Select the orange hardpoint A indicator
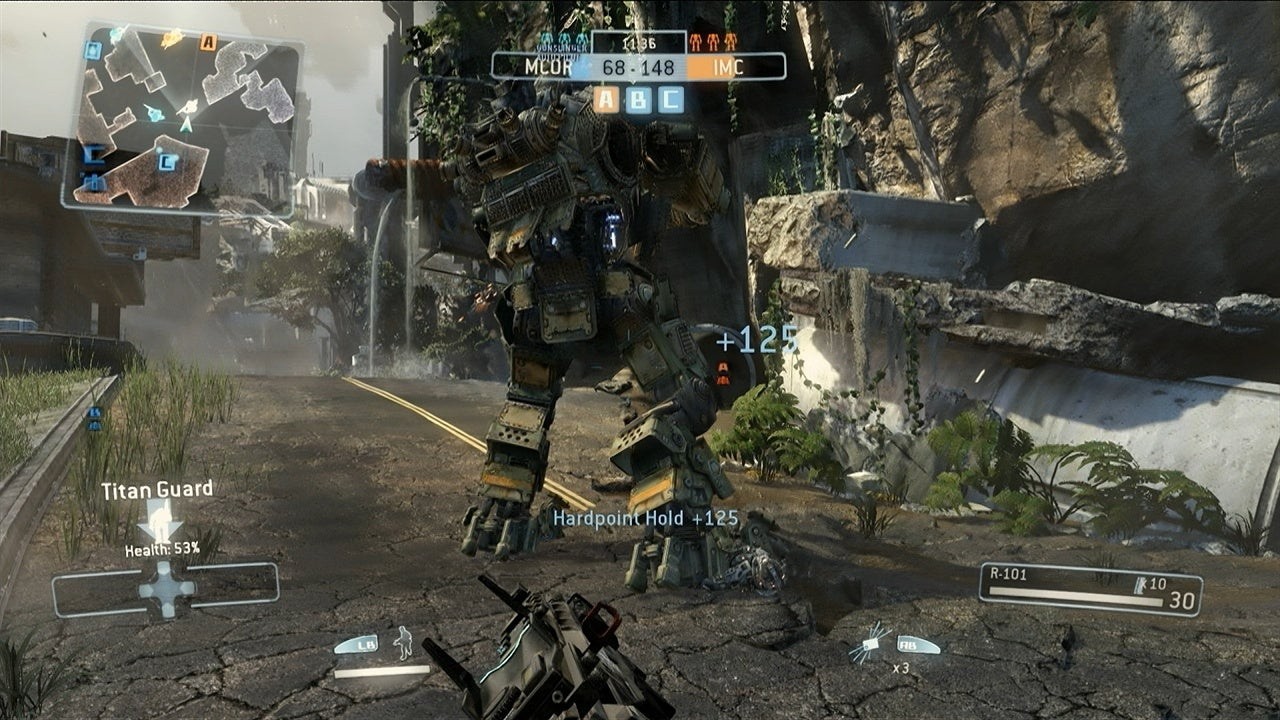 click(607, 99)
